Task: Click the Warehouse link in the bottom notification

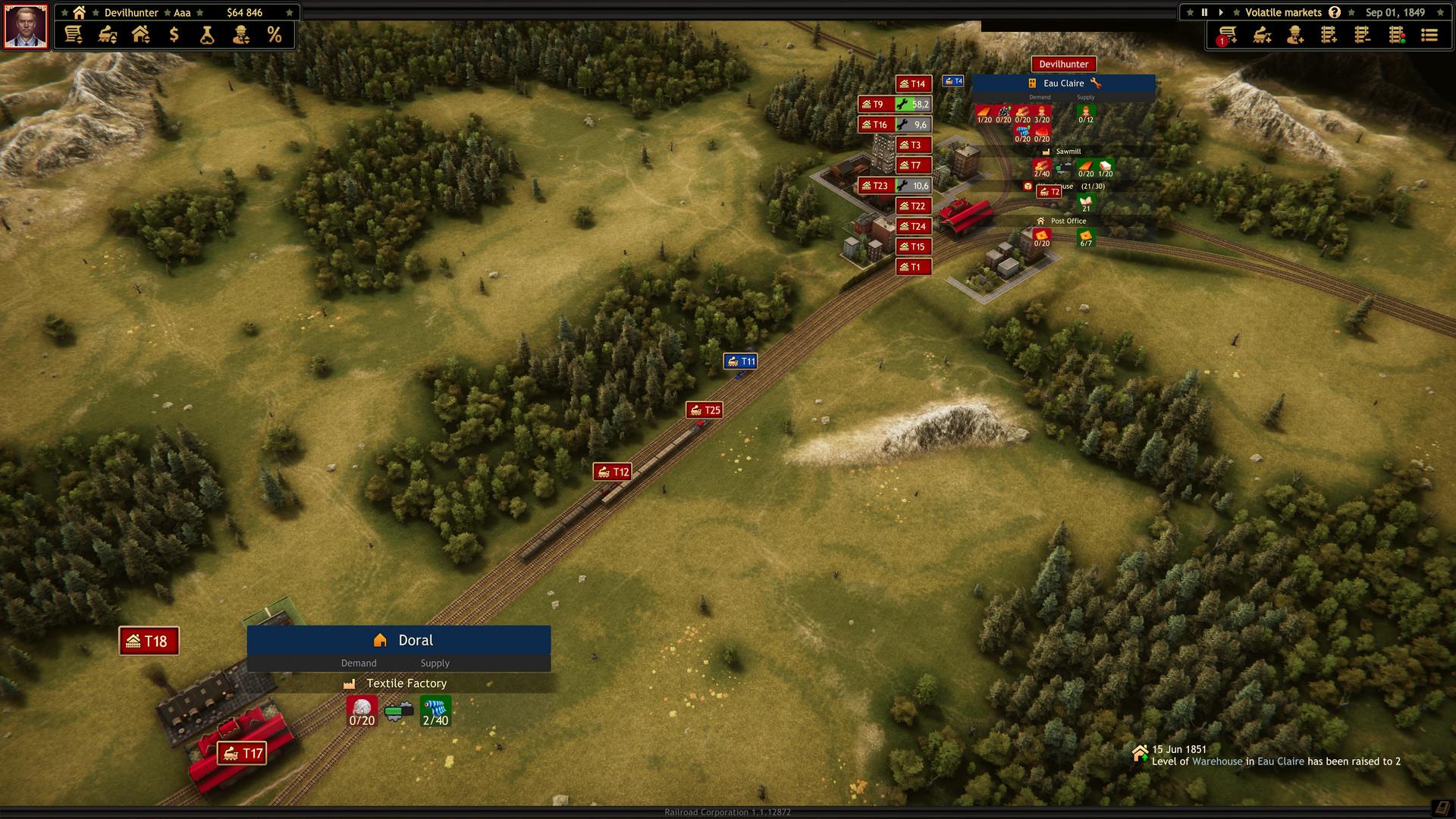Action: tap(1219, 761)
